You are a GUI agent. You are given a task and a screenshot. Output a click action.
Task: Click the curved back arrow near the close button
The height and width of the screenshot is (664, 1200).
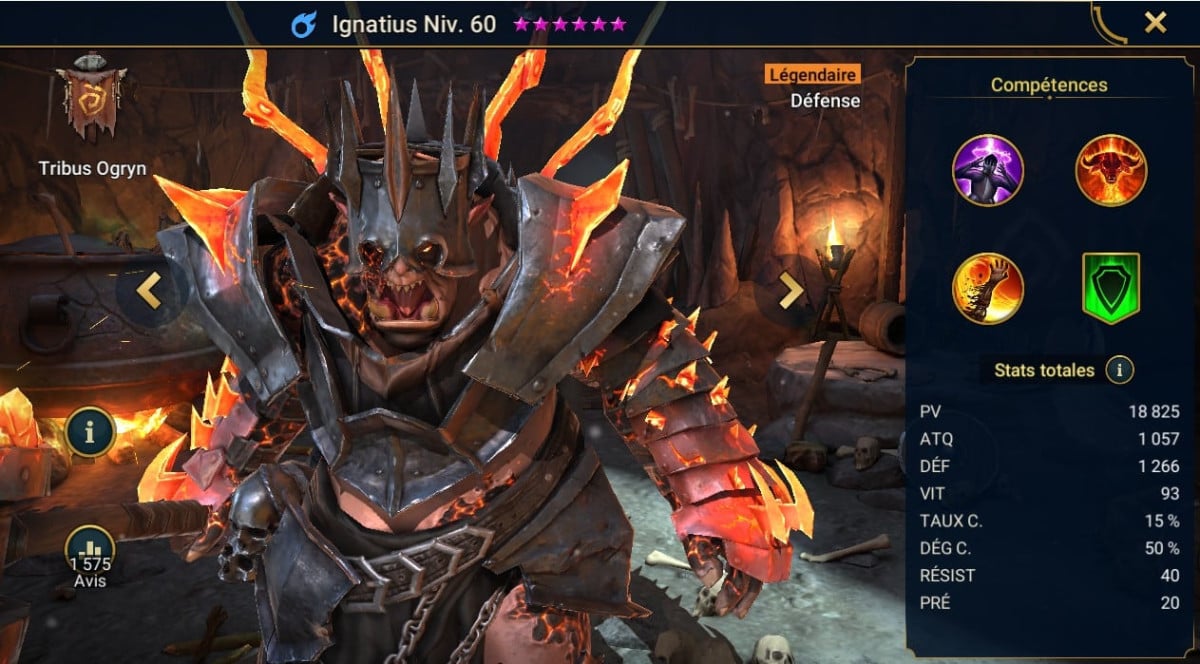pos(1108,23)
